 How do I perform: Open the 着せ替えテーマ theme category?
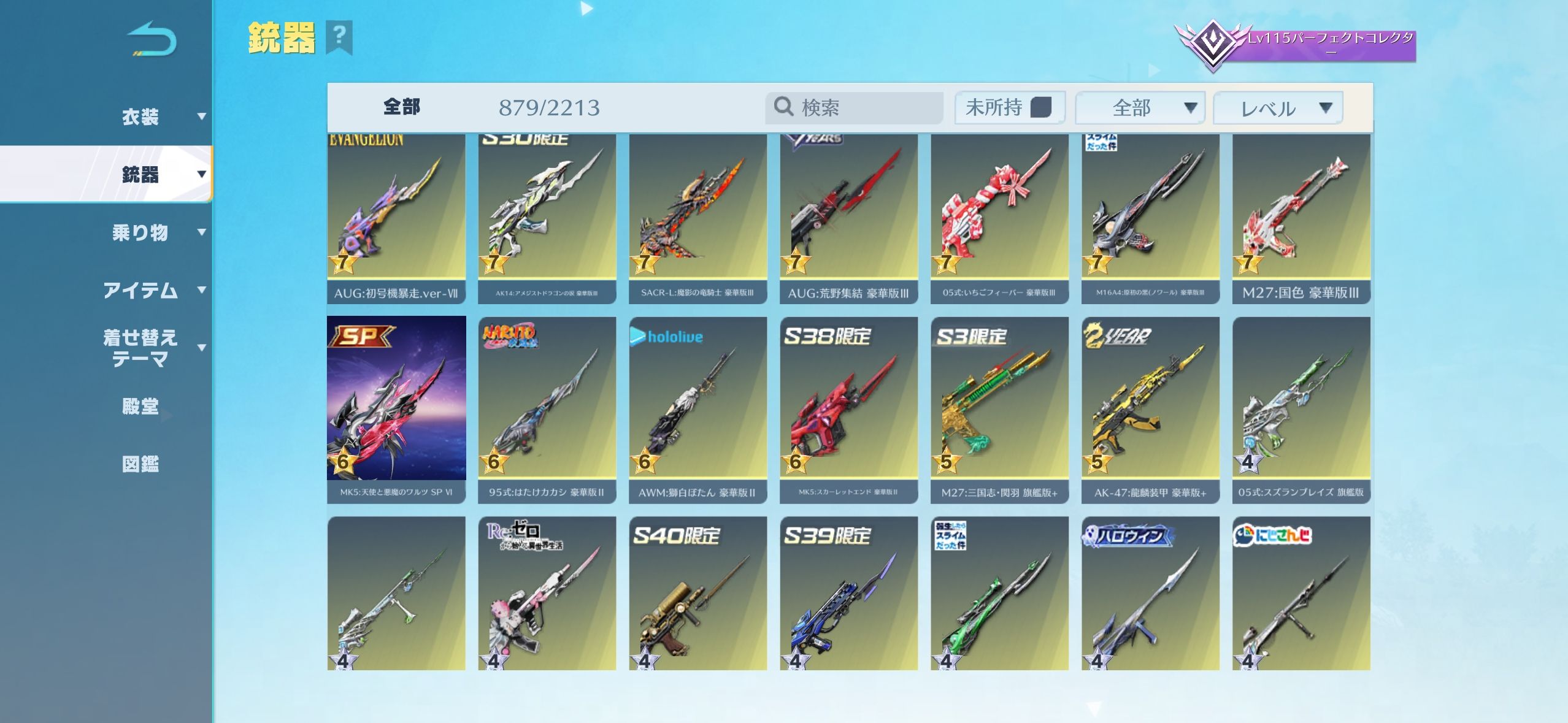point(141,348)
